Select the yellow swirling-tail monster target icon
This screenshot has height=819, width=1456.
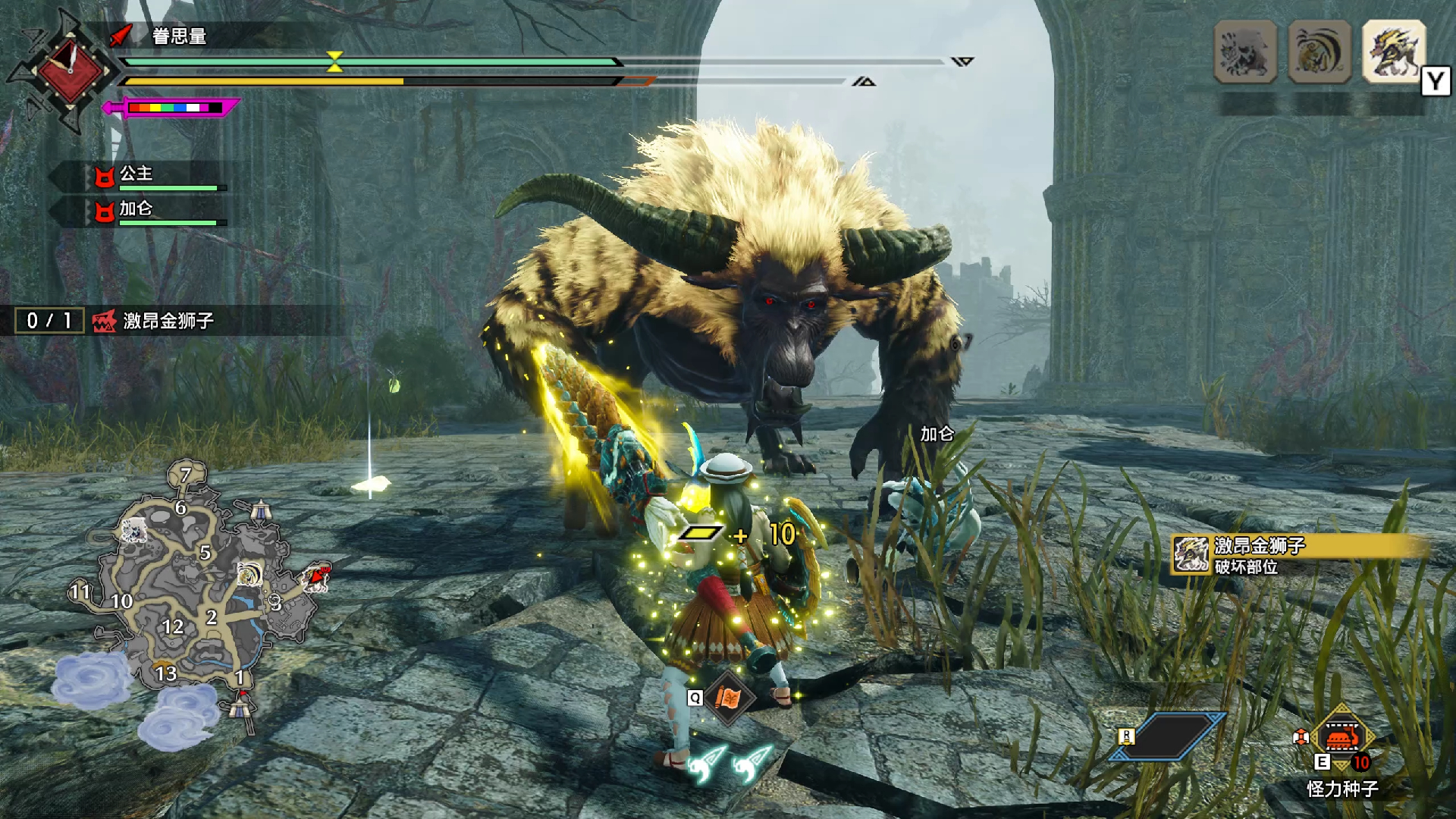(1319, 52)
